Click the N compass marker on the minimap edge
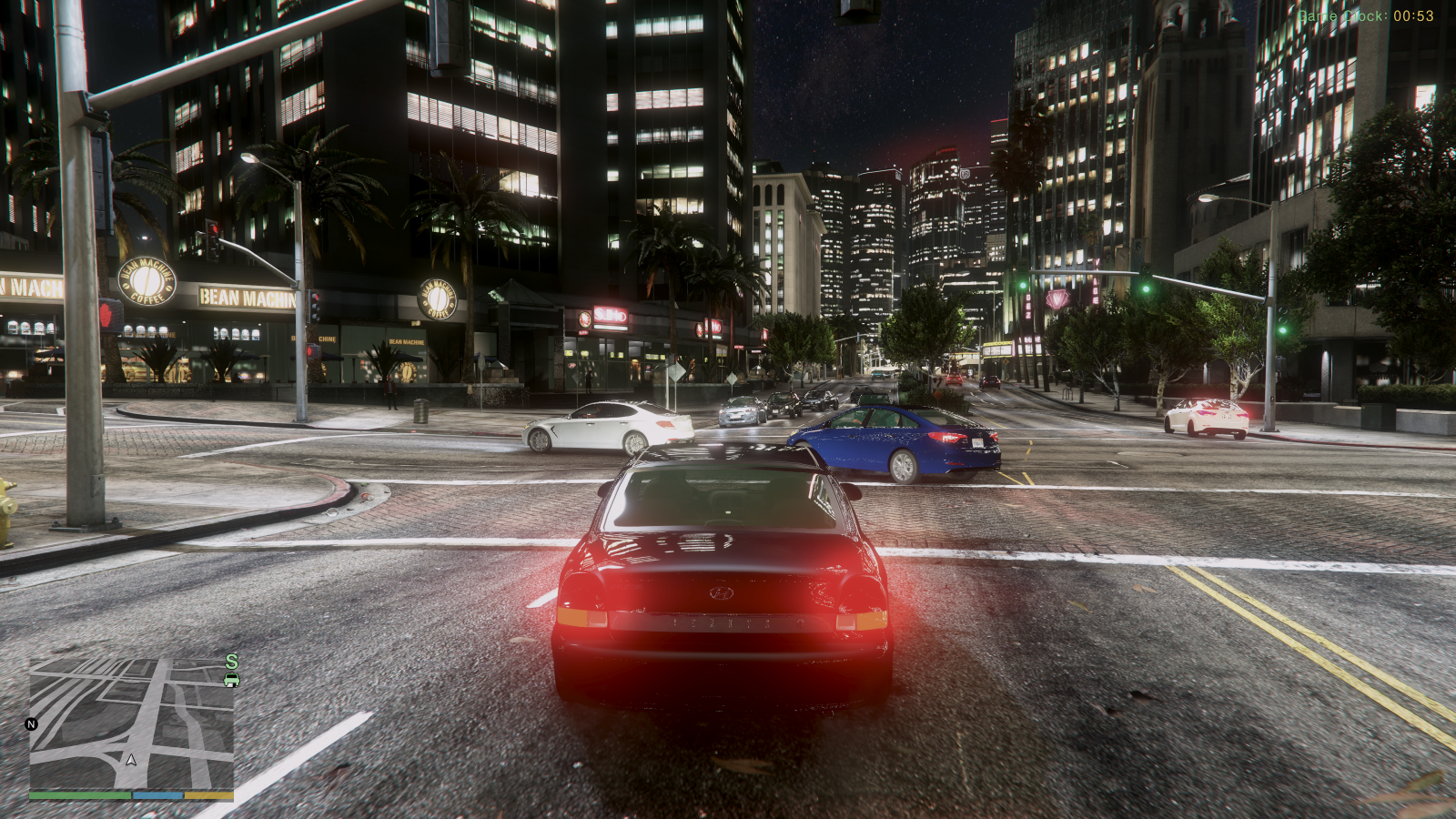Viewport: 1456px width, 819px height. [x=30, y=723]
